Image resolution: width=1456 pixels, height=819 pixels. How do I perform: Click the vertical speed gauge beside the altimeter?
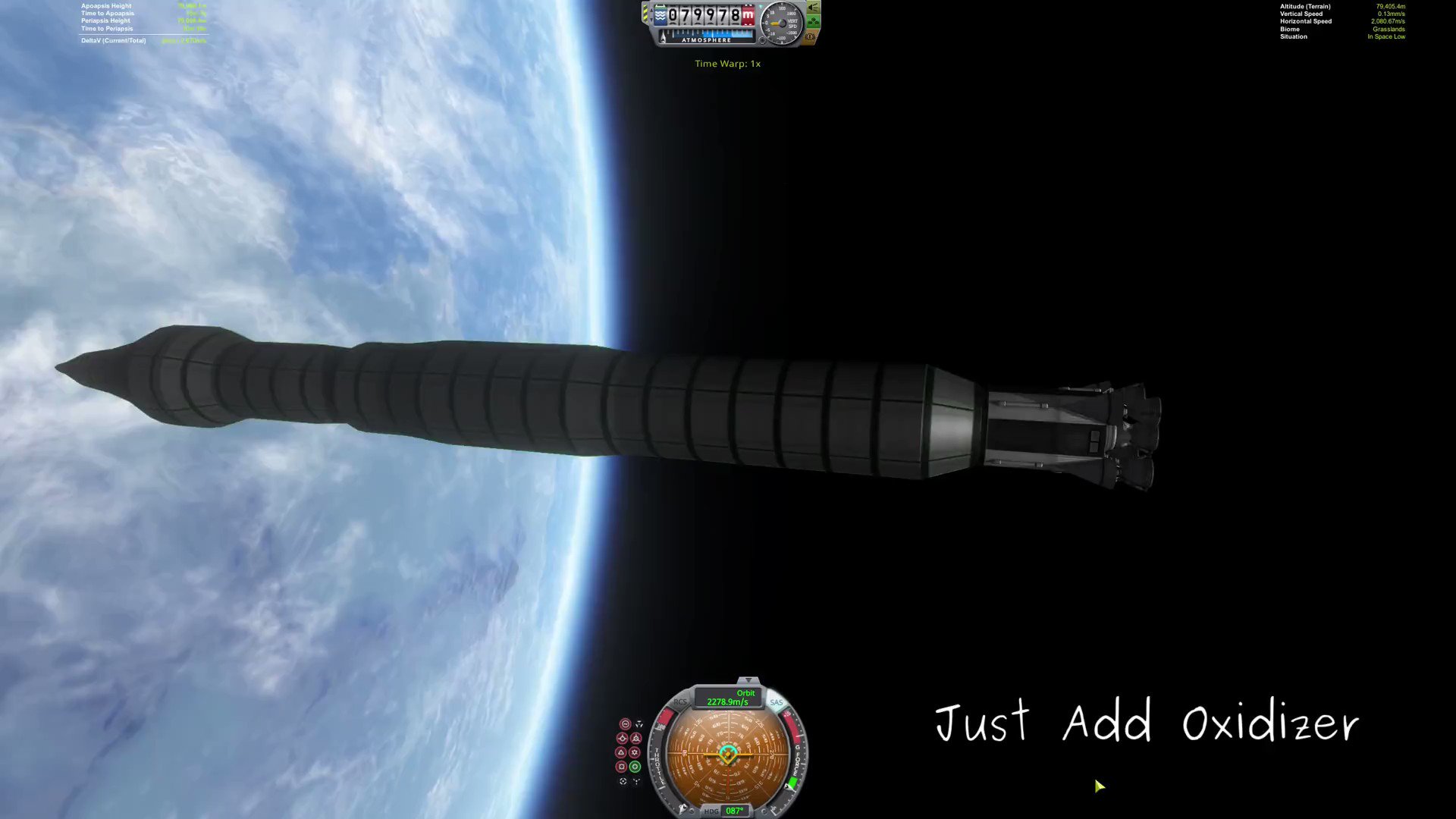pos(780,24)
